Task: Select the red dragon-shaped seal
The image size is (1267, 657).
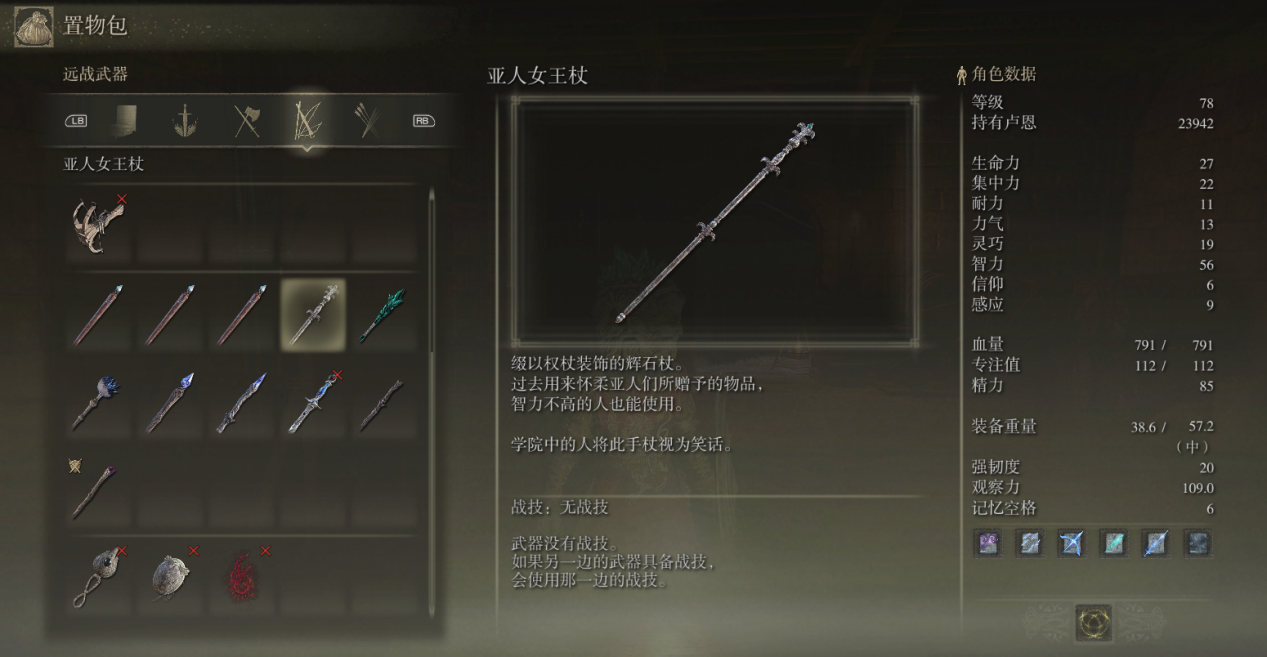Action: coord(242,576)
